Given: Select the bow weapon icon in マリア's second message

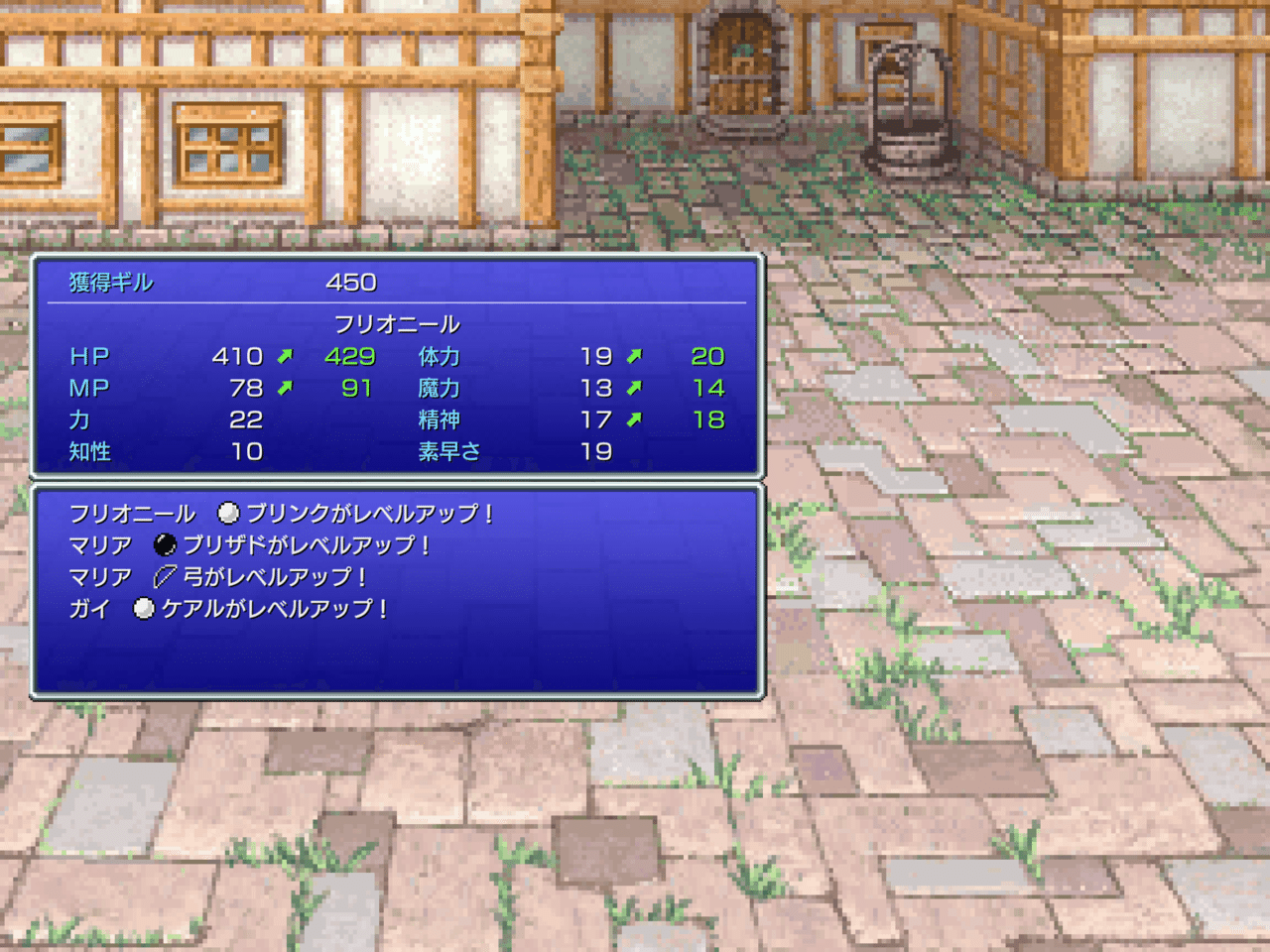Looking at the screenshot, I should pyautogui.click(x=166, y=577).
